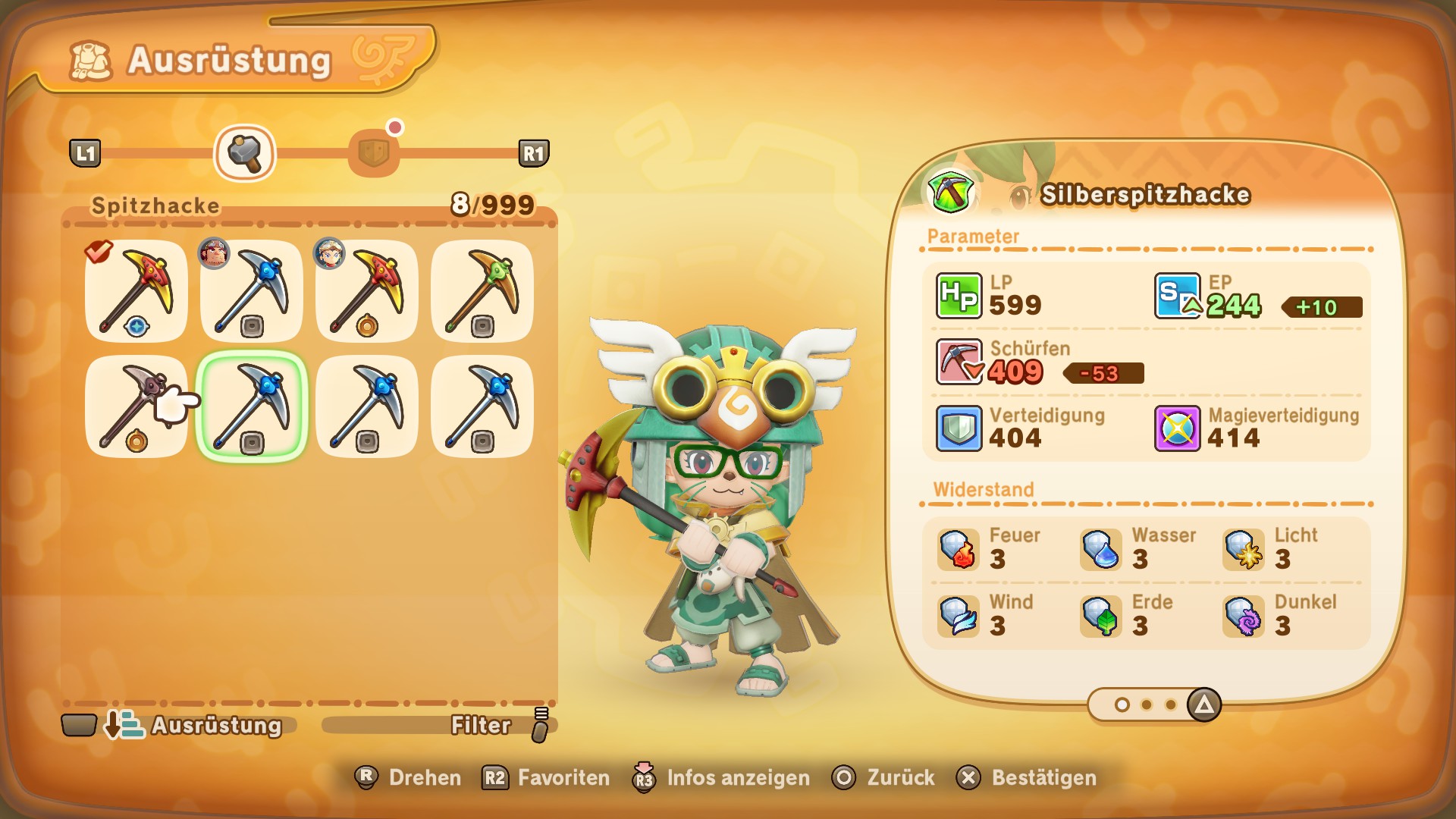Pick the golden pickaxe with white-hat ally portrait

(367, 291)
